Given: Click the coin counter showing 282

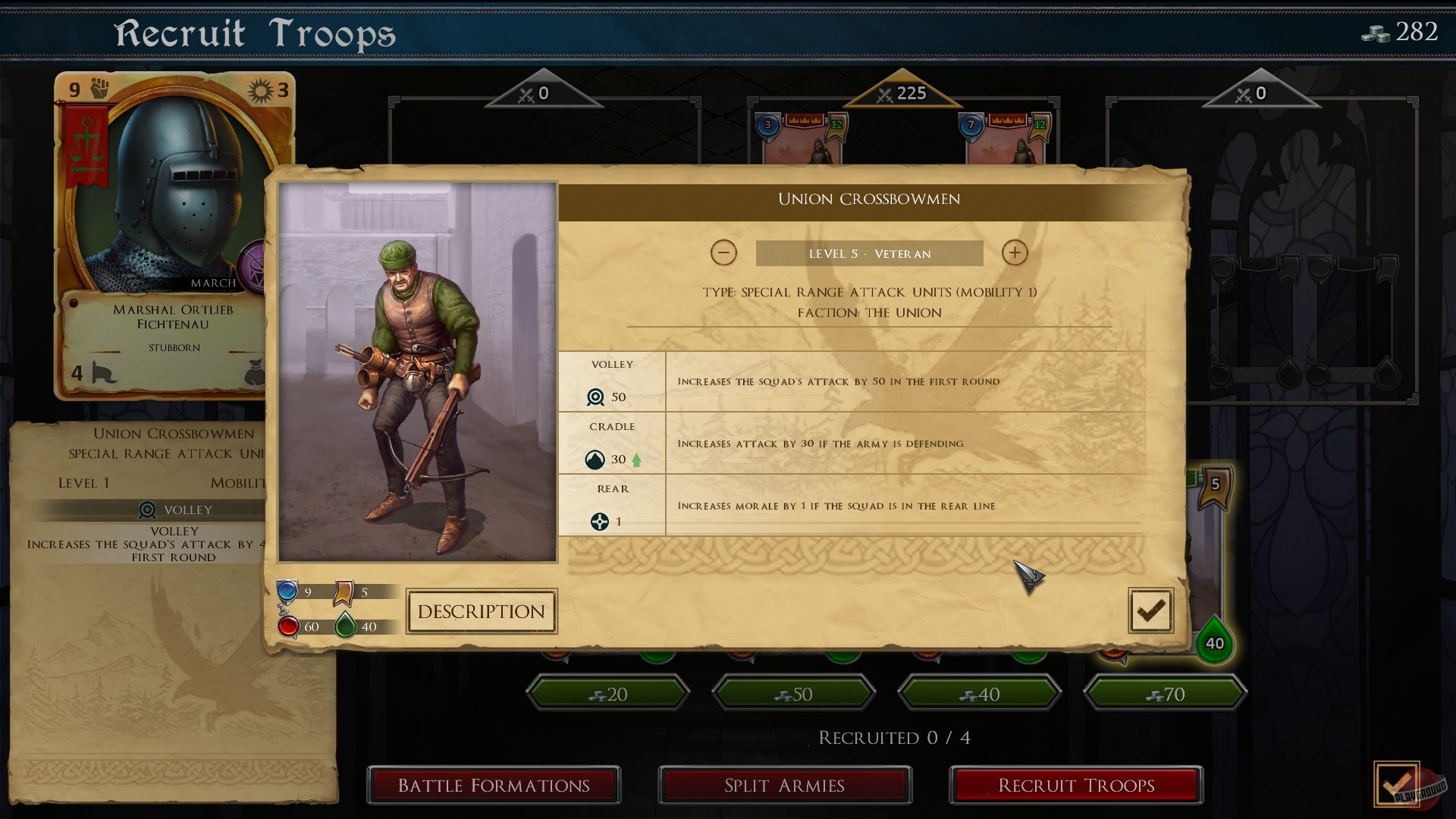Looking at the screenshot, I should point(1403,32).
